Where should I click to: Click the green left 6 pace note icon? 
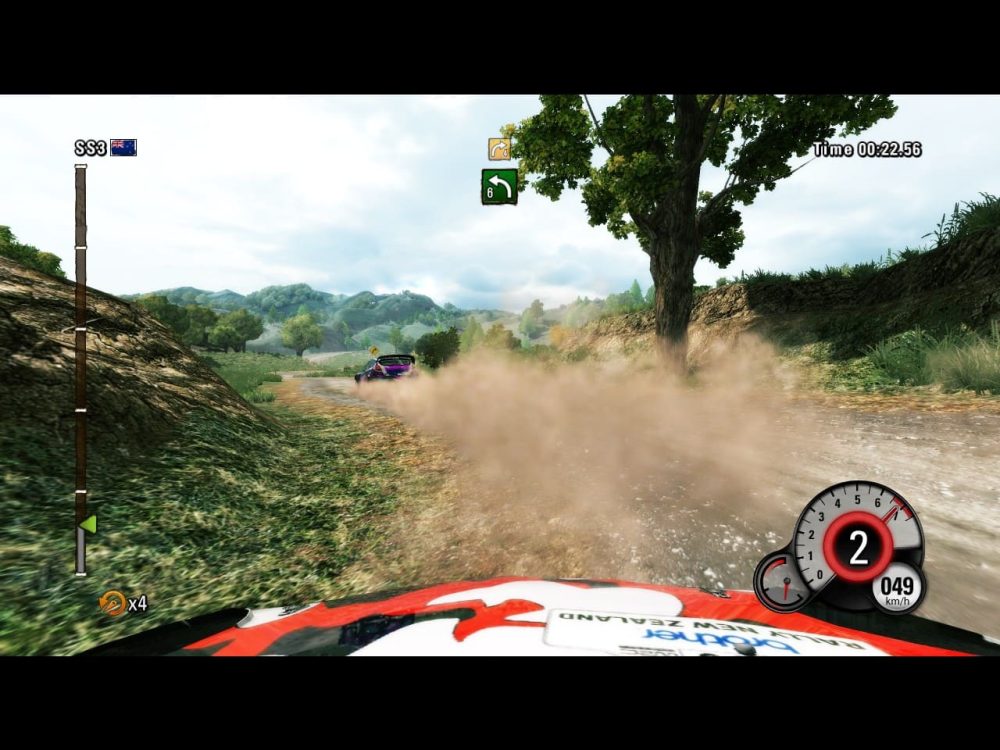(499, 186)
